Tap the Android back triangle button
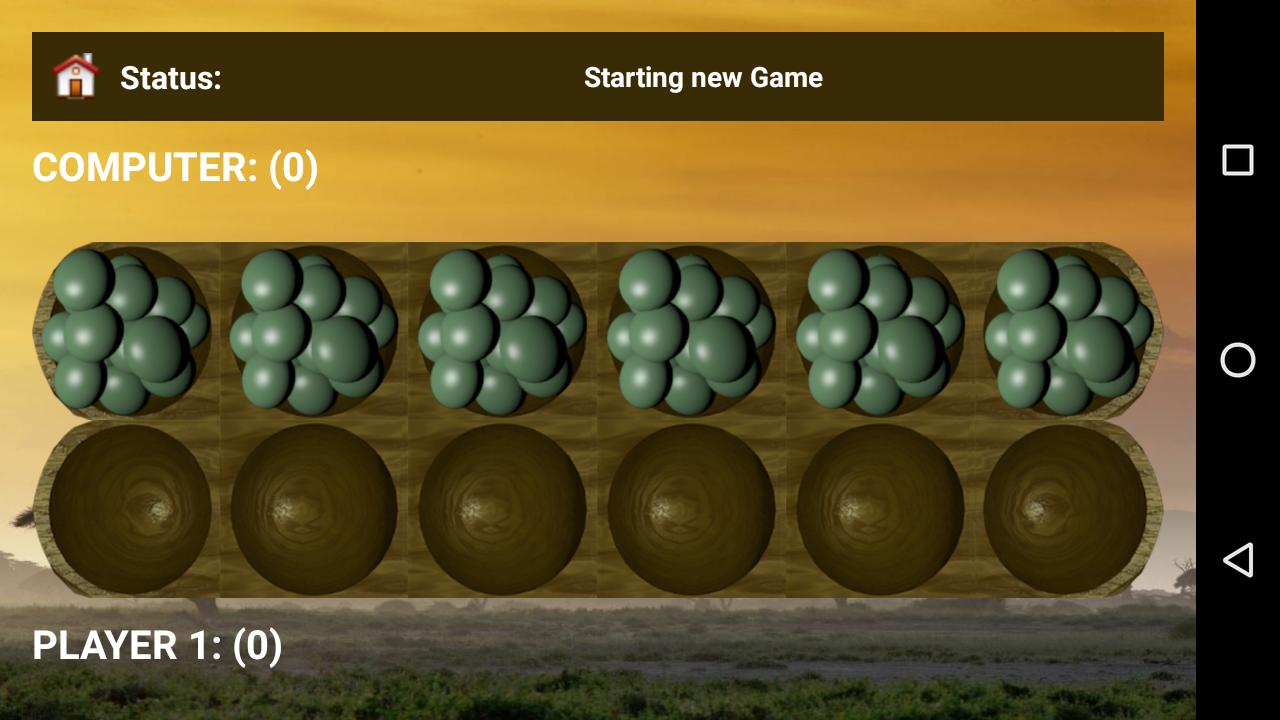The image size is (1280, 720). coord(1238,560)
